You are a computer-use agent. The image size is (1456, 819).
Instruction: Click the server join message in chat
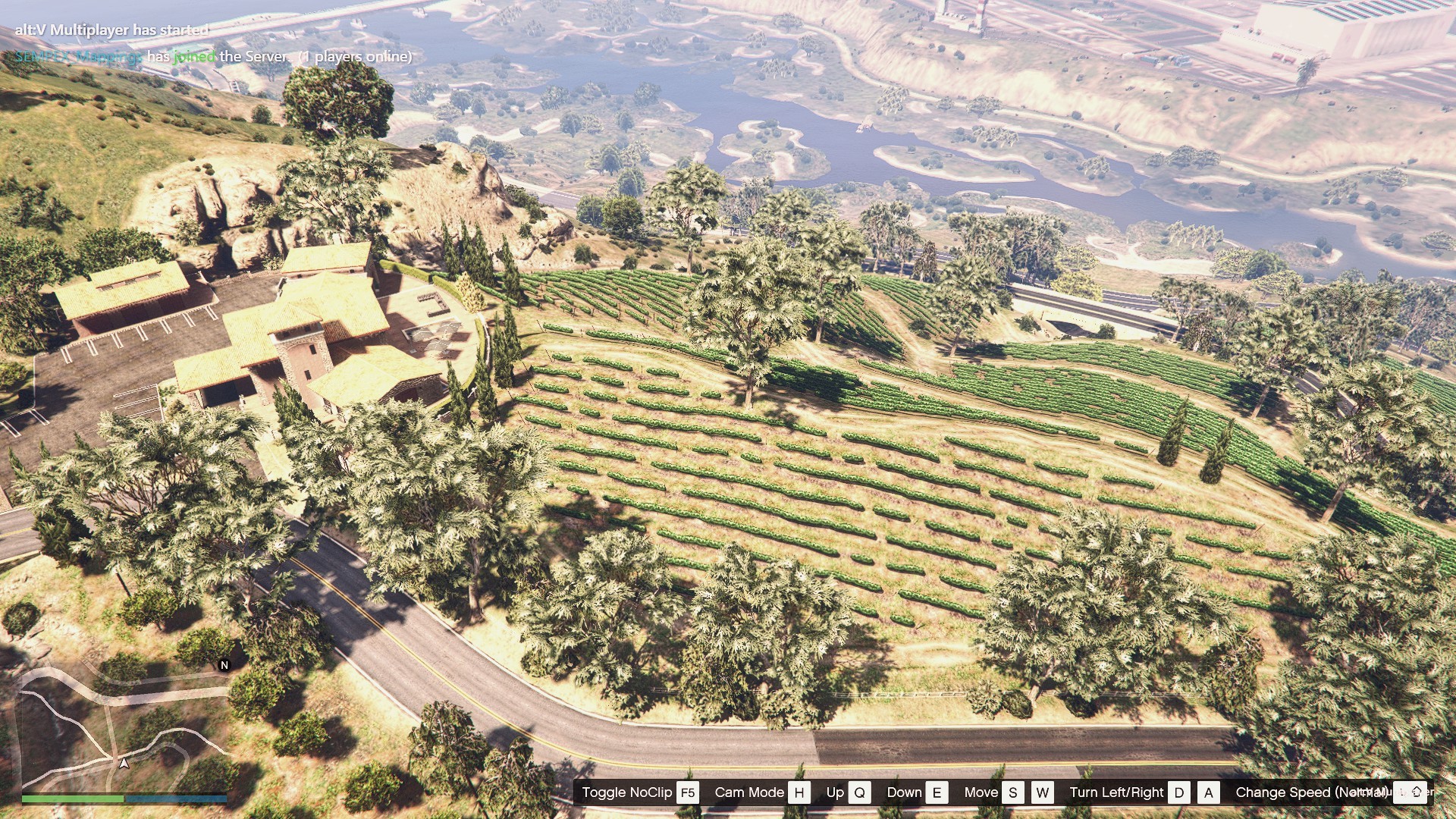[x=213, y=57]
